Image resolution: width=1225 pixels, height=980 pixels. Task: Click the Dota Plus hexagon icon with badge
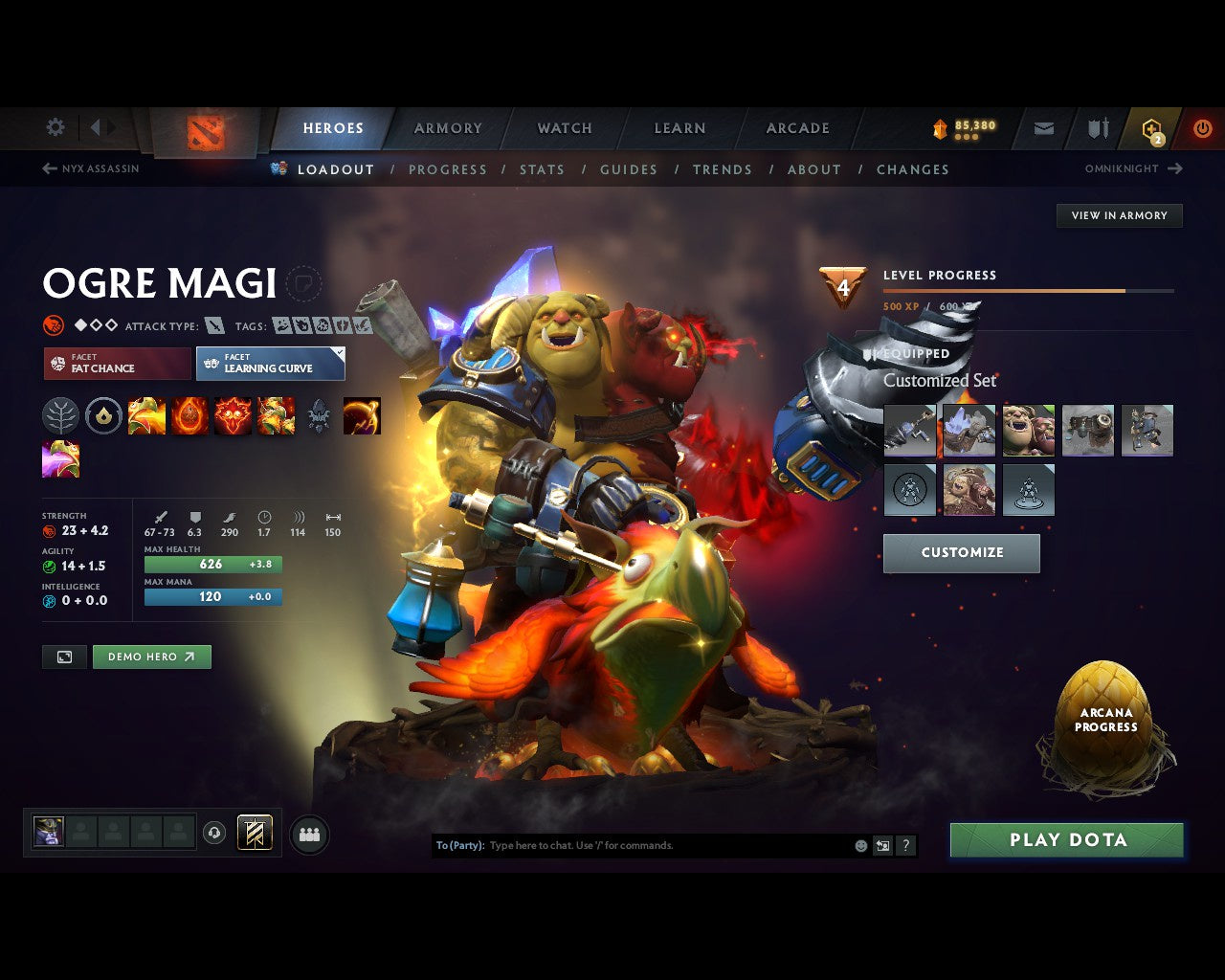point(1150,127)
